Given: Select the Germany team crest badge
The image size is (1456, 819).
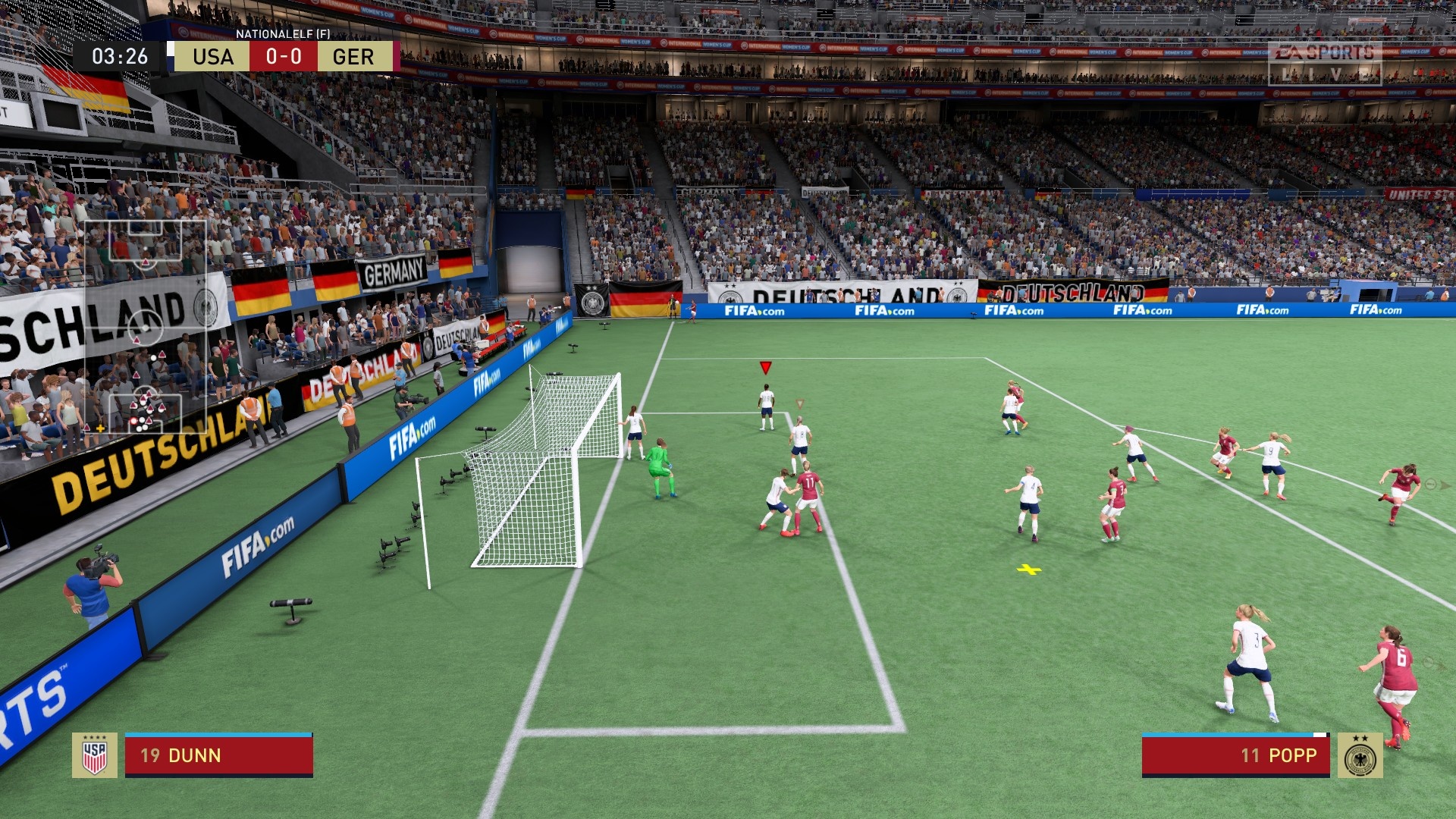Looking at the screenshot, I should (x=1360, y=755).
